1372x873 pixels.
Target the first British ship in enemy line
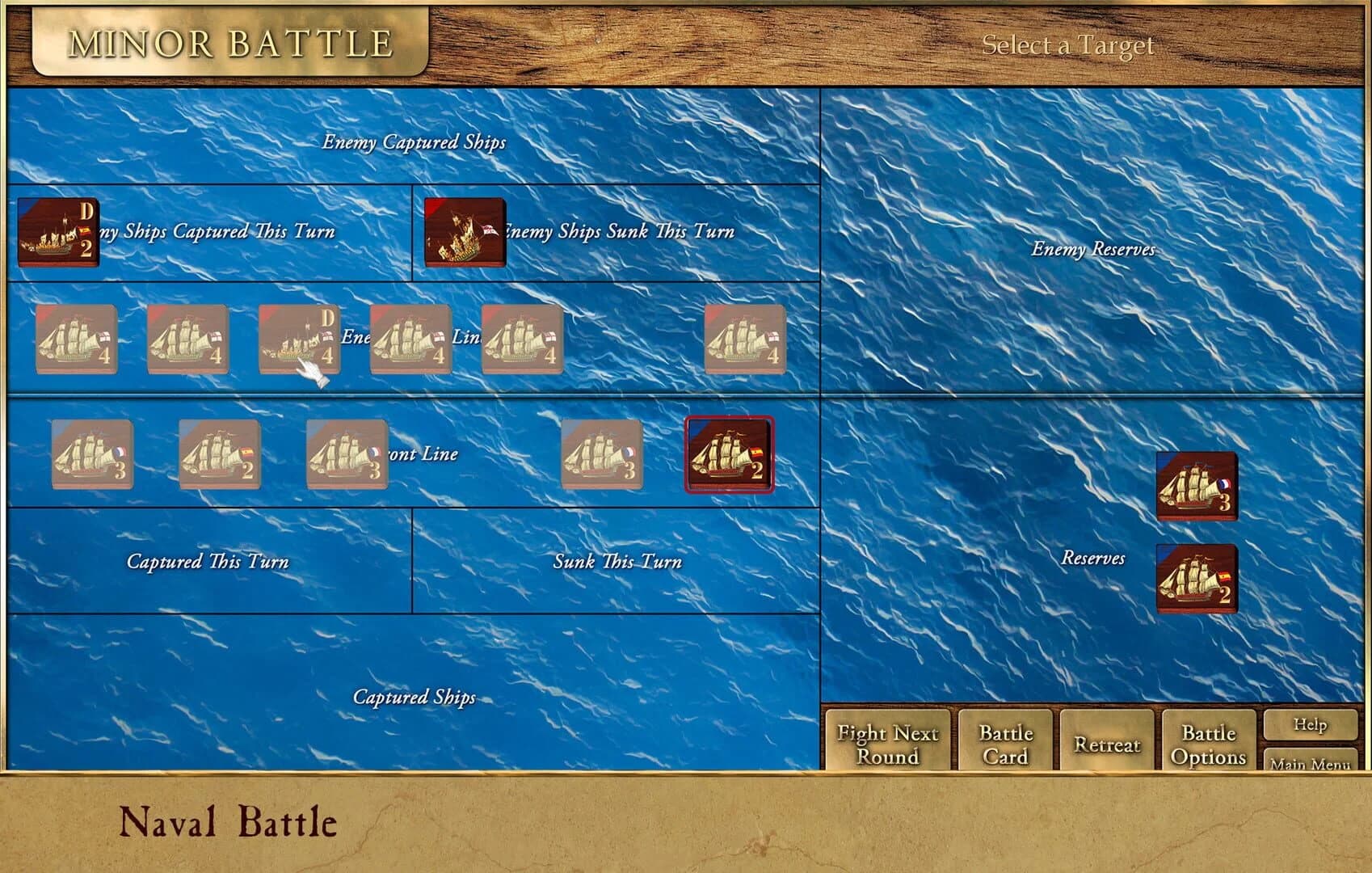click(77, 339)
